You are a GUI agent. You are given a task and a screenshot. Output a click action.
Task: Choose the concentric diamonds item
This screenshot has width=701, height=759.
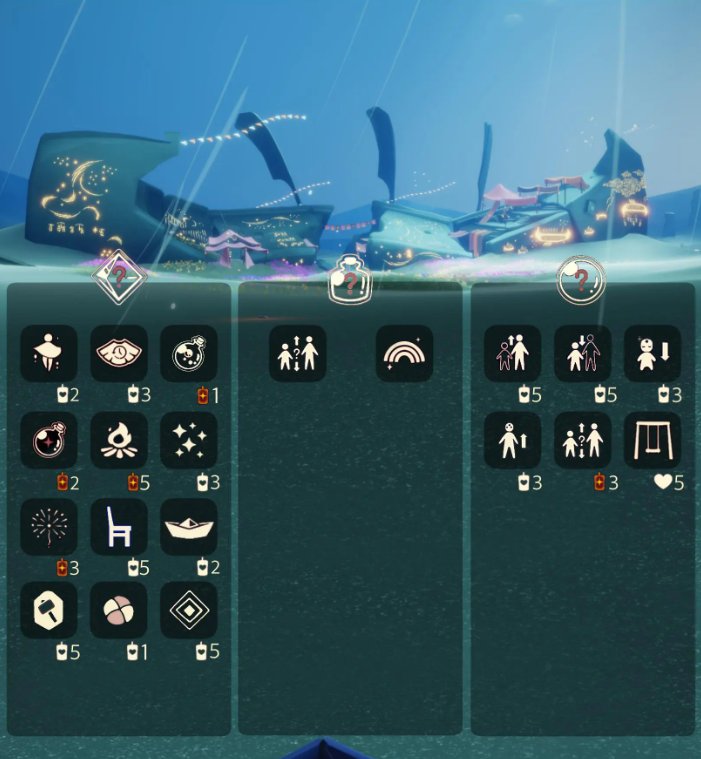[x=189, y=611]
